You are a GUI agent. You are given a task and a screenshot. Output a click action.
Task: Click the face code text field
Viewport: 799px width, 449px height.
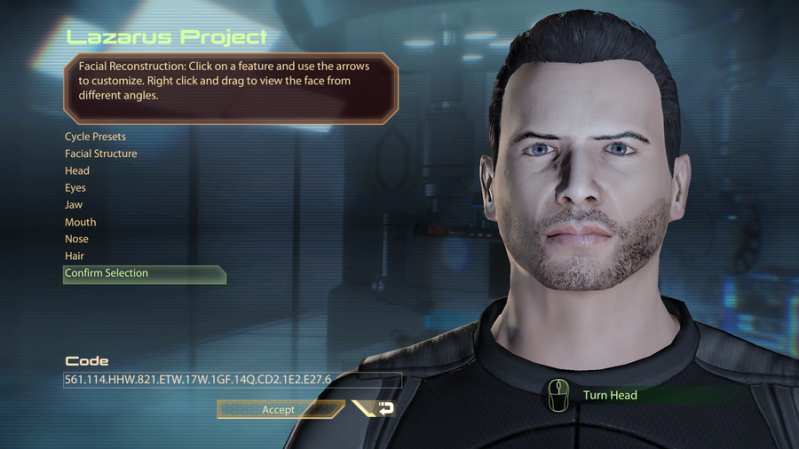point(232,380)
